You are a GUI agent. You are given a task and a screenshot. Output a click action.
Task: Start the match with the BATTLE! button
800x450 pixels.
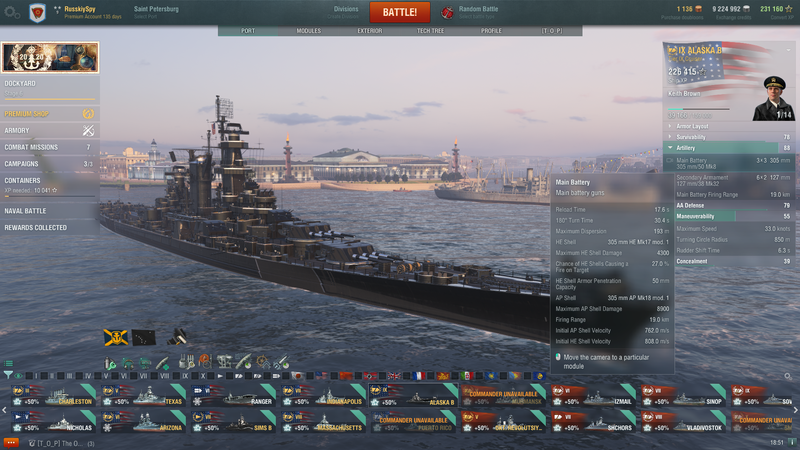click(399, 12)
